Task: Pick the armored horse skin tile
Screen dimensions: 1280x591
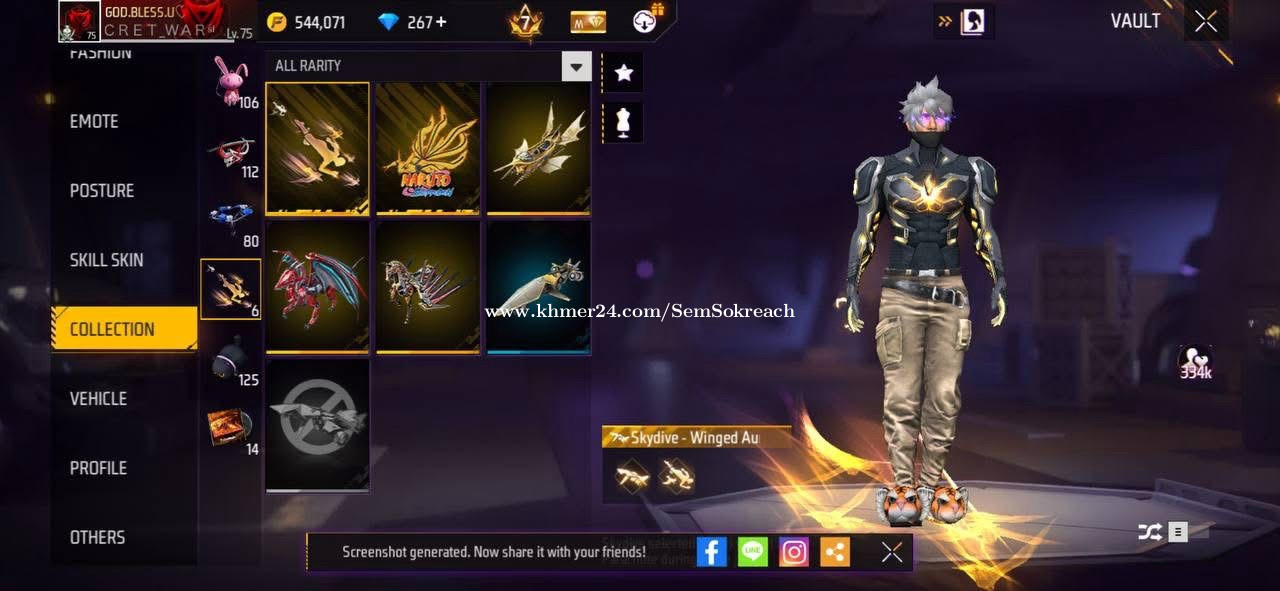Action: 428,287
